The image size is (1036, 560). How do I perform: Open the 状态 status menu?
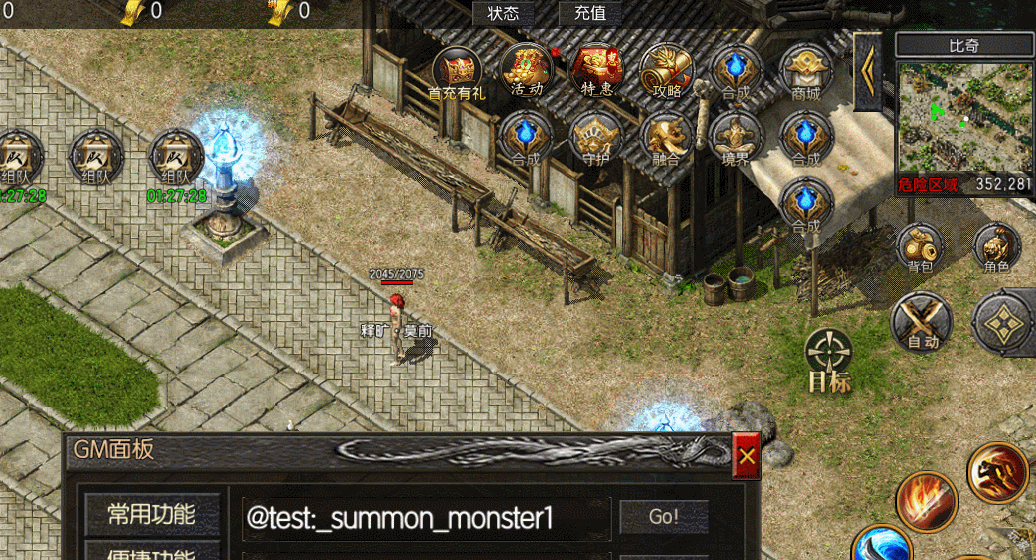pos(503,13)
